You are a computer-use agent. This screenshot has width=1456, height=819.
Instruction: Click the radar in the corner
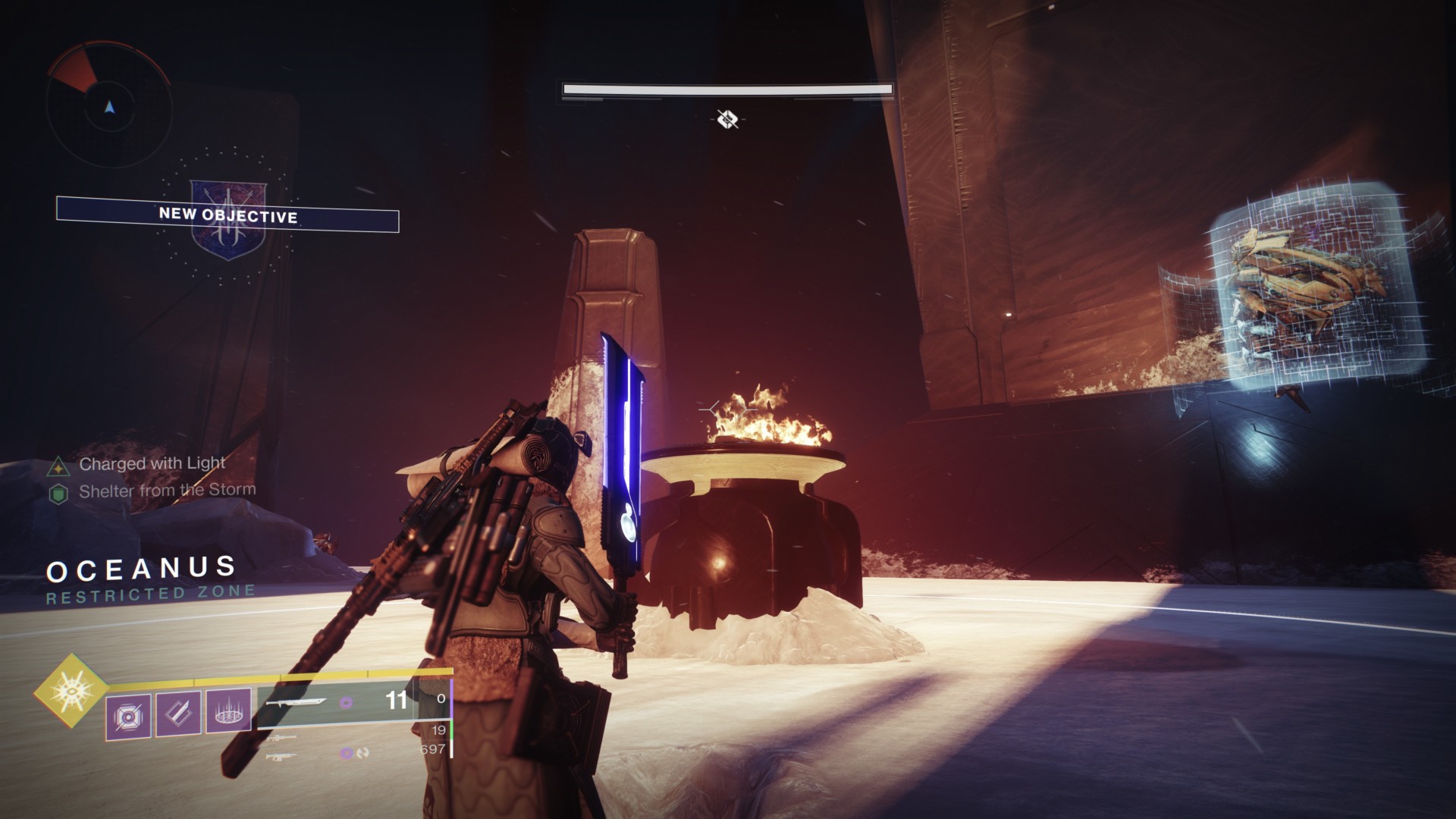[109, 106]
